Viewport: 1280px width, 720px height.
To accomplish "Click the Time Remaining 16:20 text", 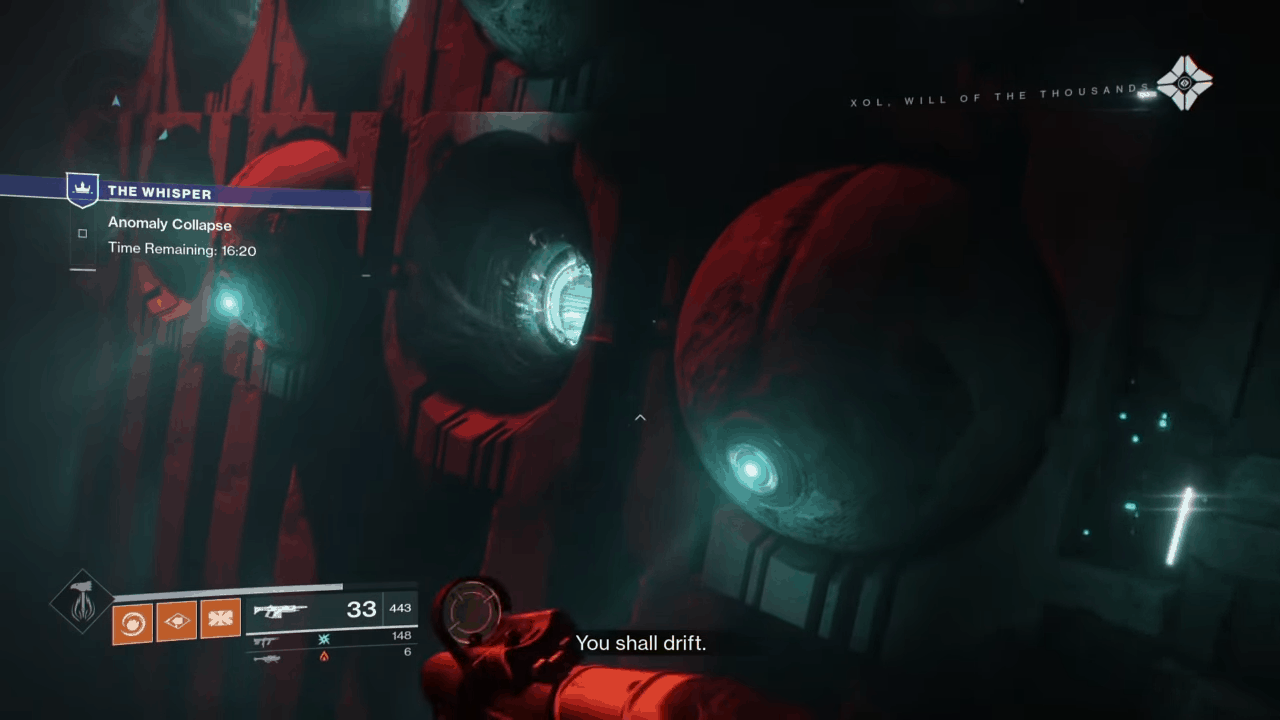I will point(182,249).
